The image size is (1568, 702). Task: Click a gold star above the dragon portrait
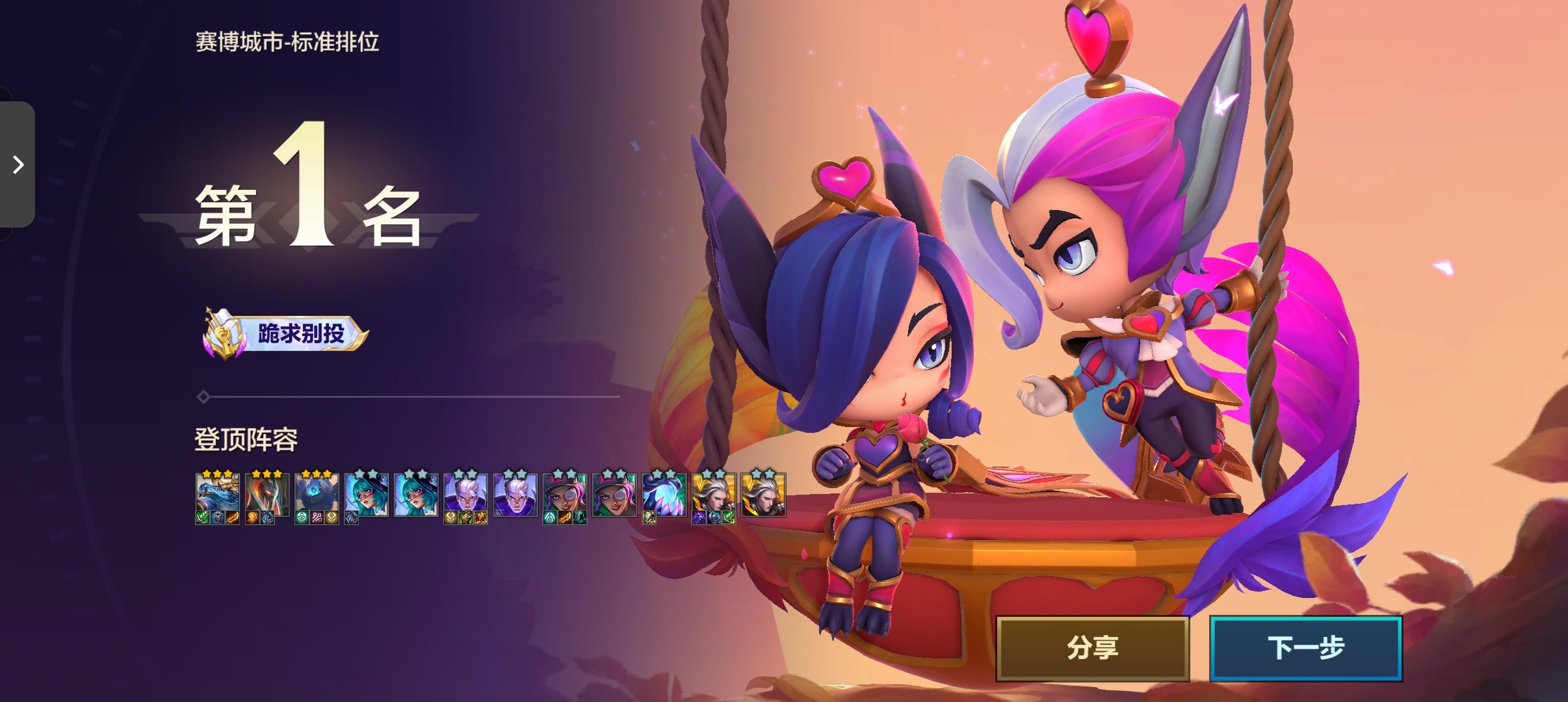click(216, 473)
